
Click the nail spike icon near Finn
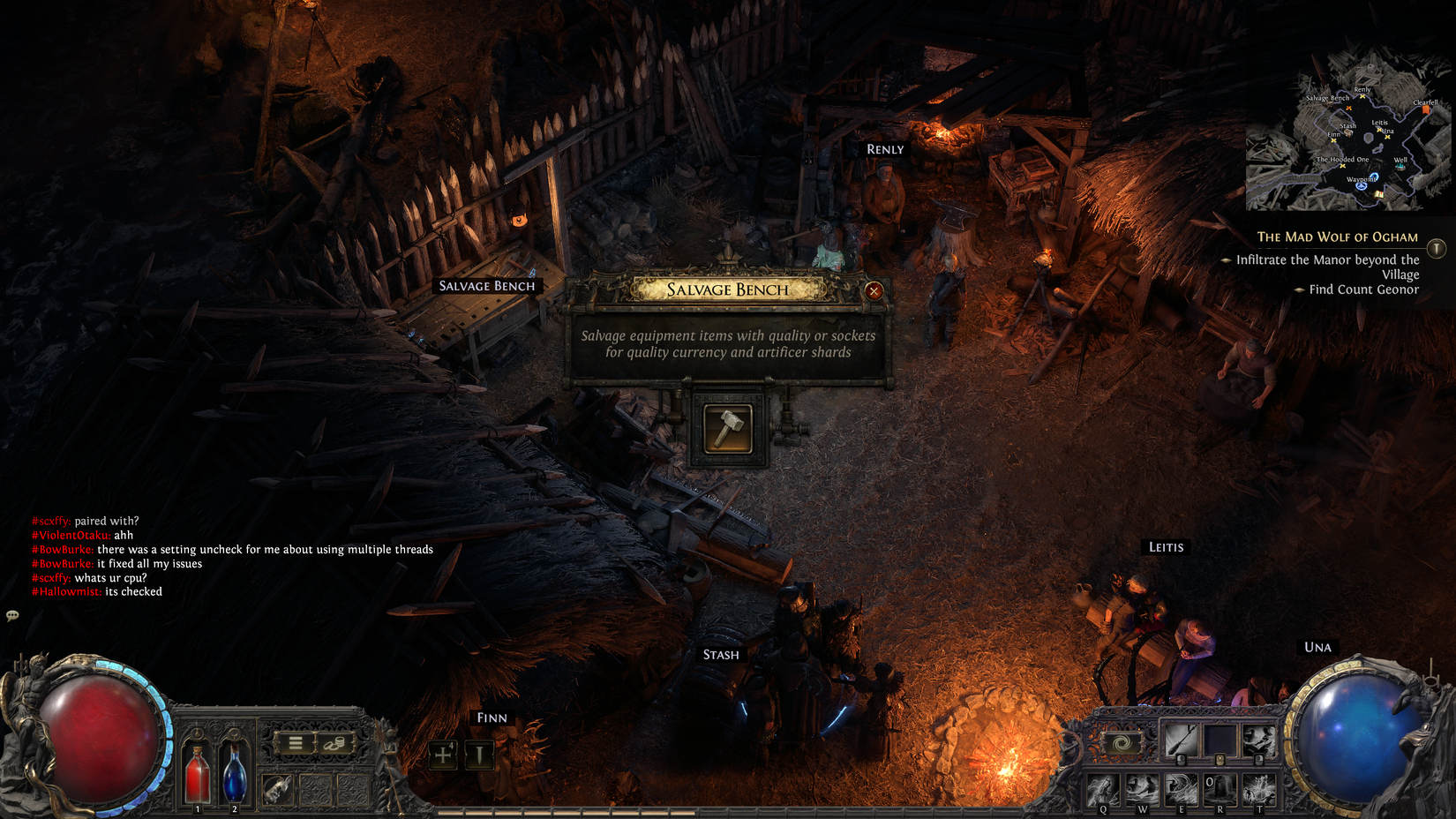tap(479, 755)
